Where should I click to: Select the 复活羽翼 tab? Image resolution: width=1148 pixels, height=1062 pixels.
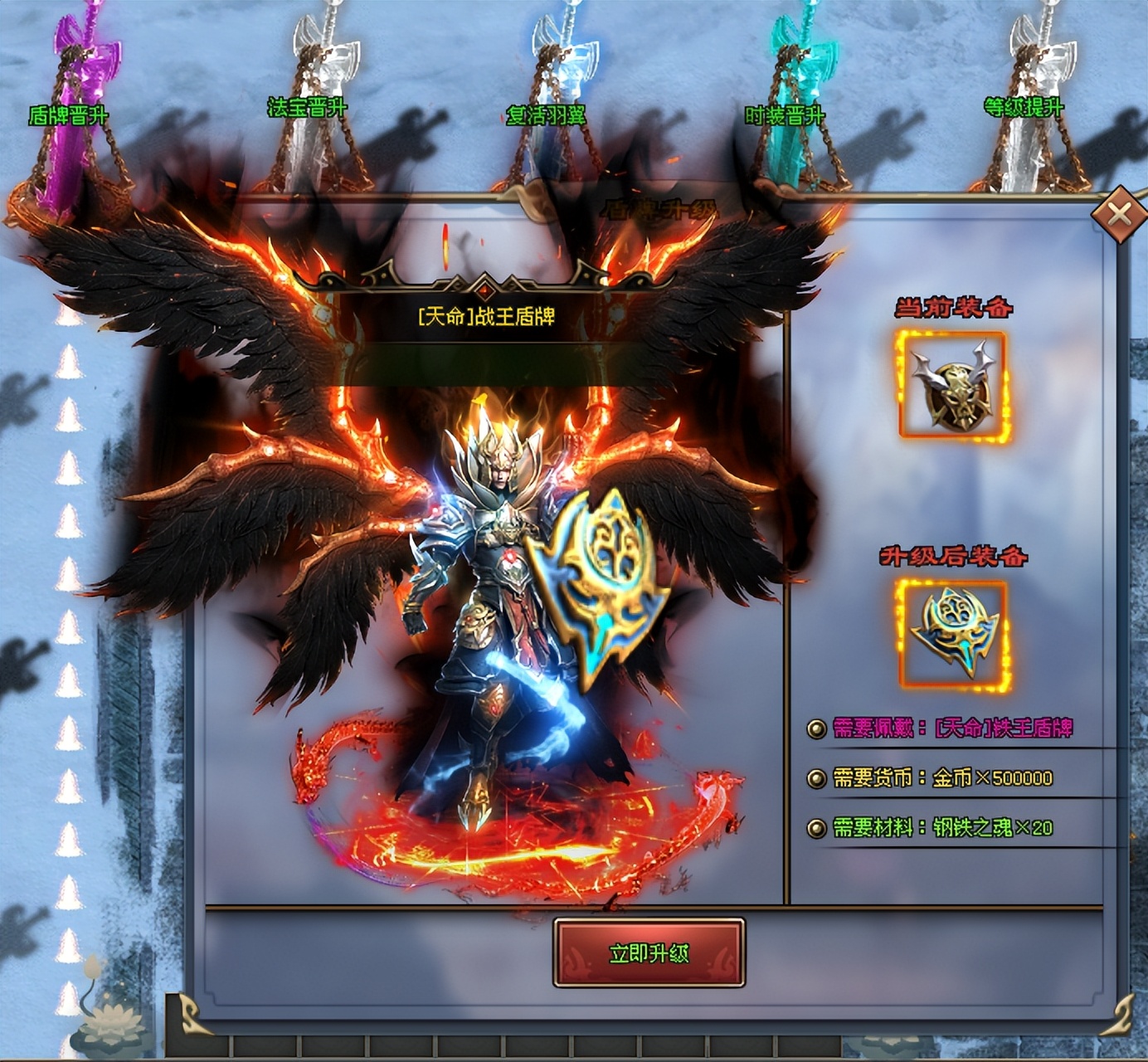tap(547, 114)
